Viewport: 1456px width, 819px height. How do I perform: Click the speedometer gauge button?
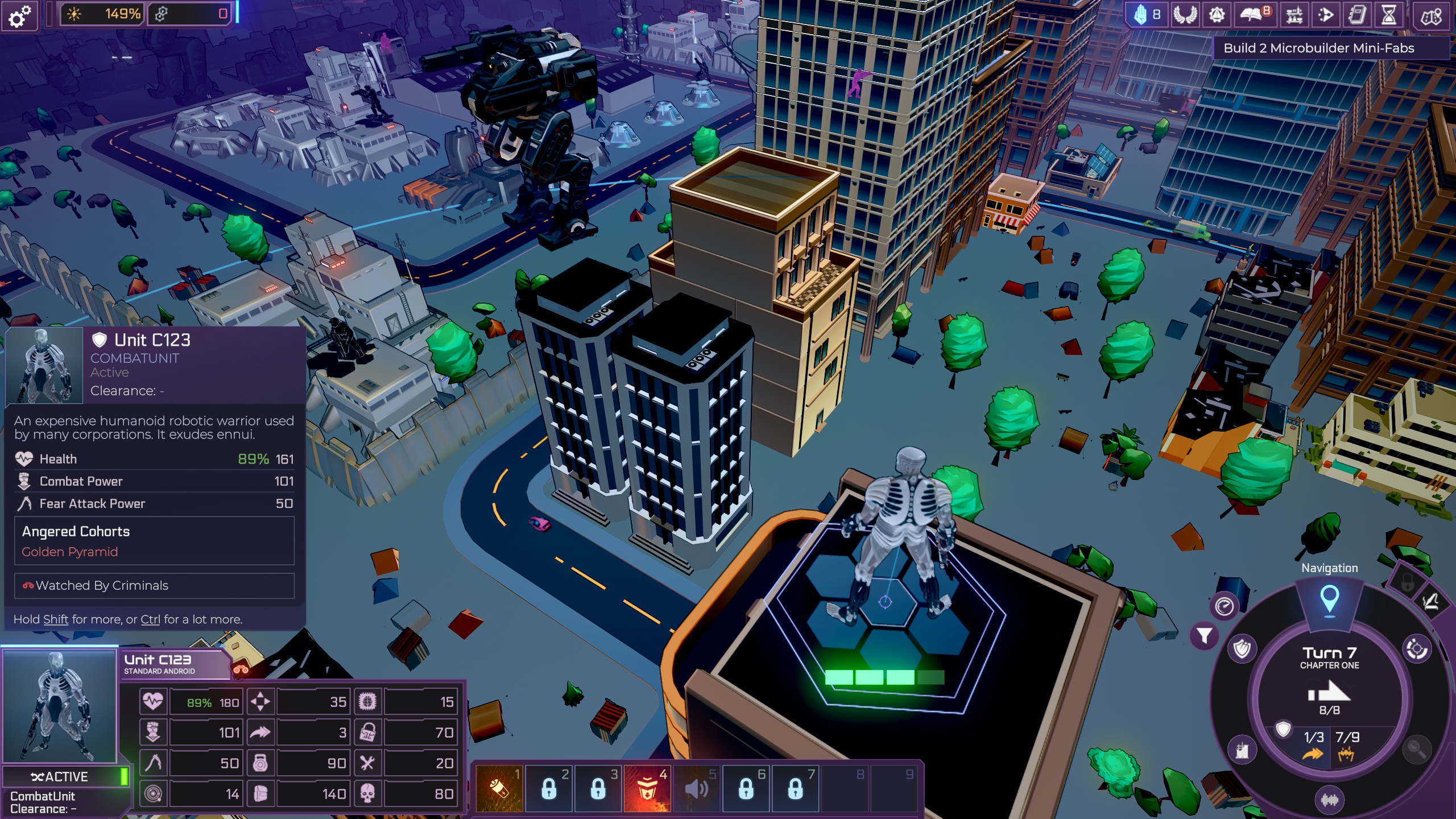[1224, 606]
